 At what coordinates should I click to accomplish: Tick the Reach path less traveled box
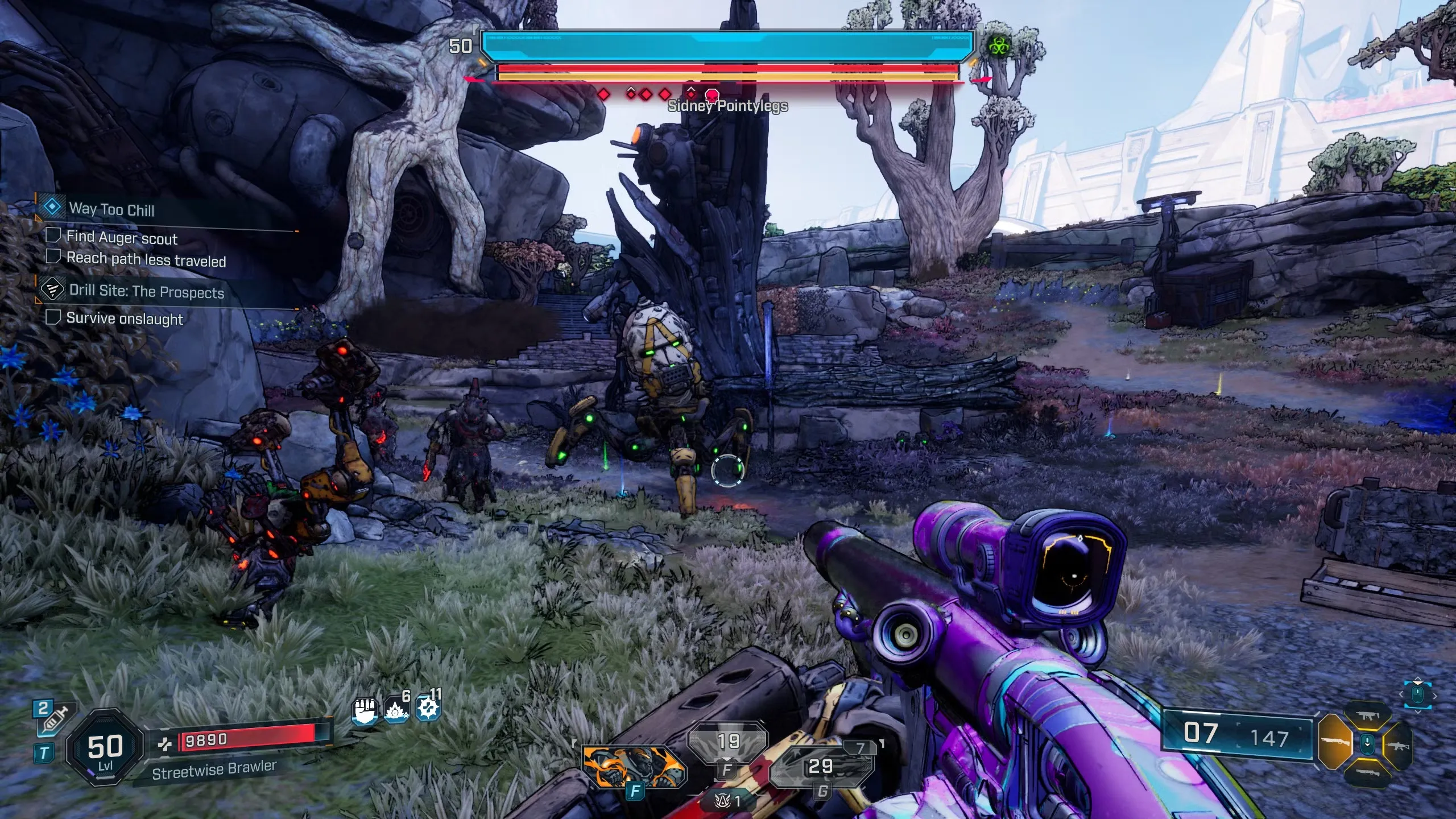[53, 257]
